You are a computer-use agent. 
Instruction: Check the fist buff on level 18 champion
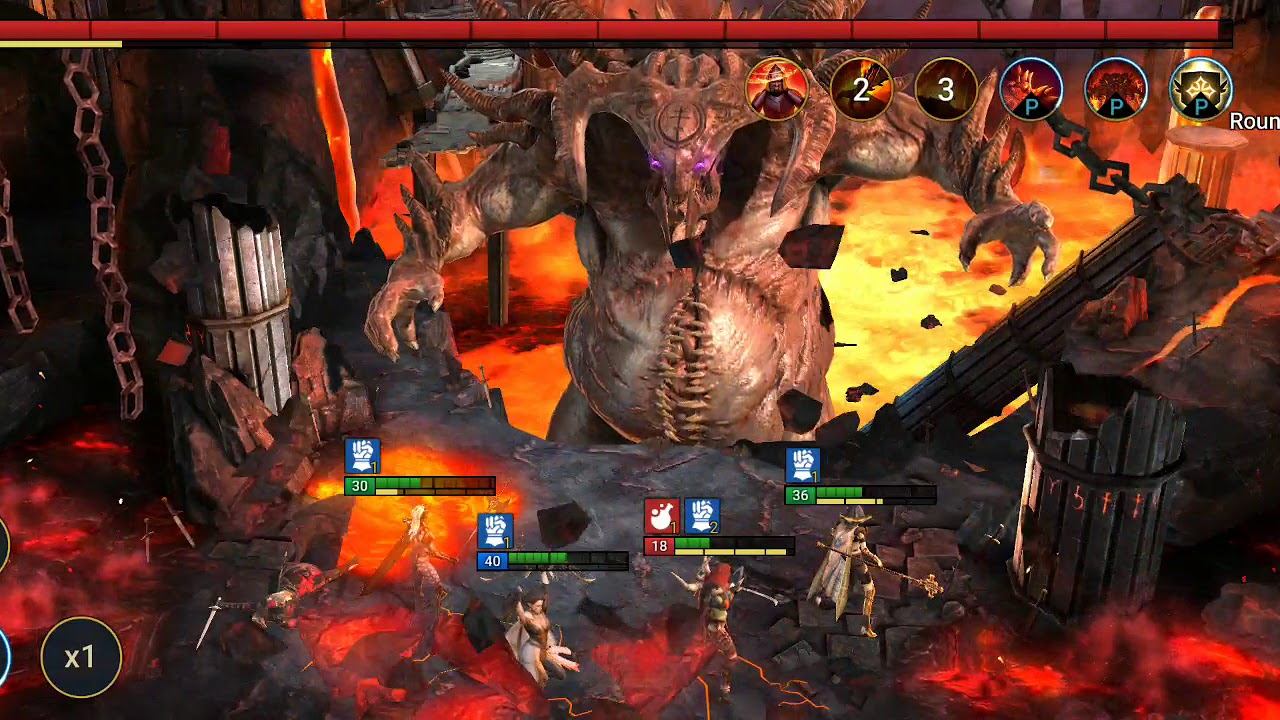(702, 516)
